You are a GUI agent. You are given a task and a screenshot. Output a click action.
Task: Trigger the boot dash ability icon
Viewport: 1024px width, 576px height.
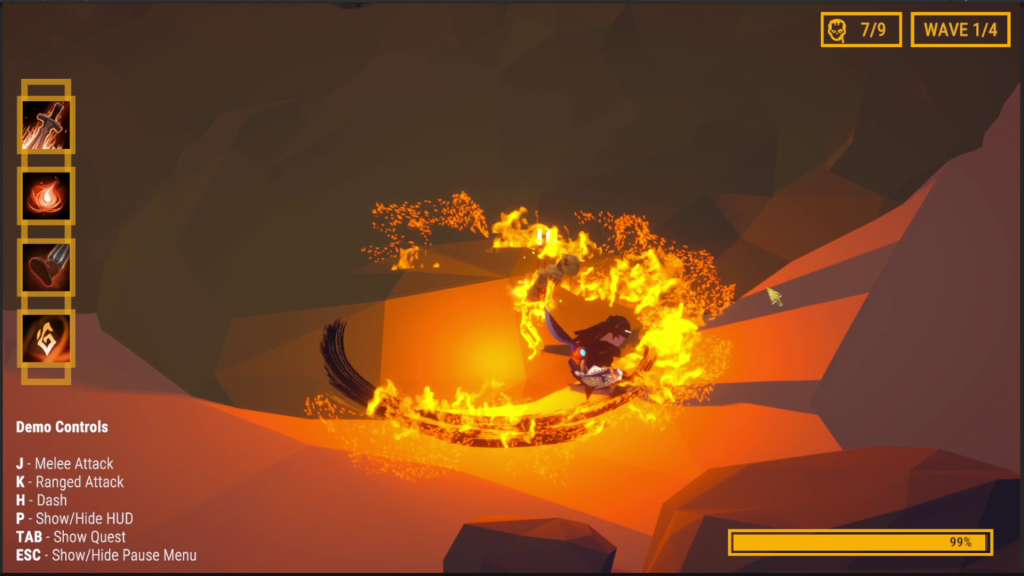[46, 267]
